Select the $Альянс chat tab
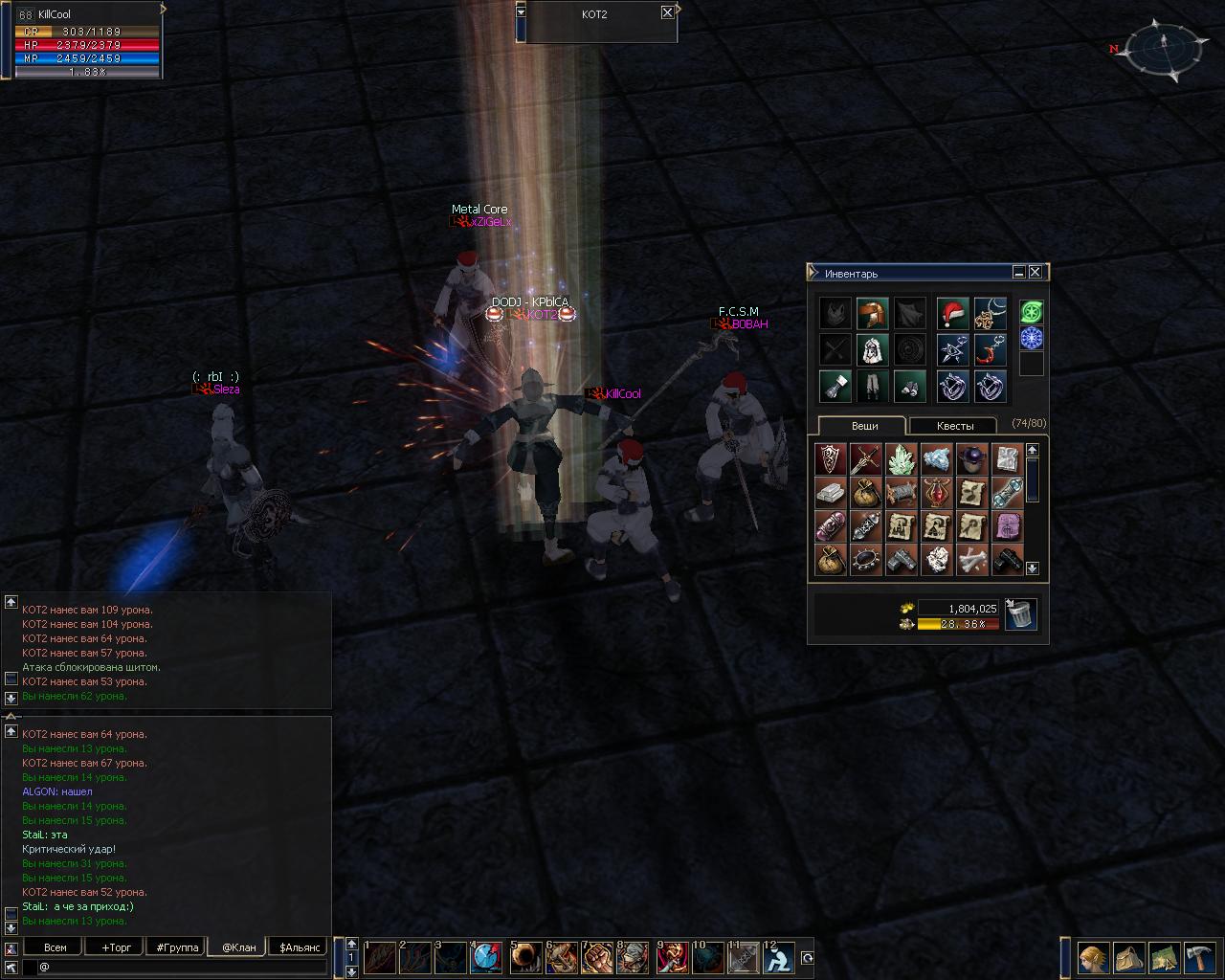Image resolution: width=1225 pixels, height=980 pixels. [297, 947]
